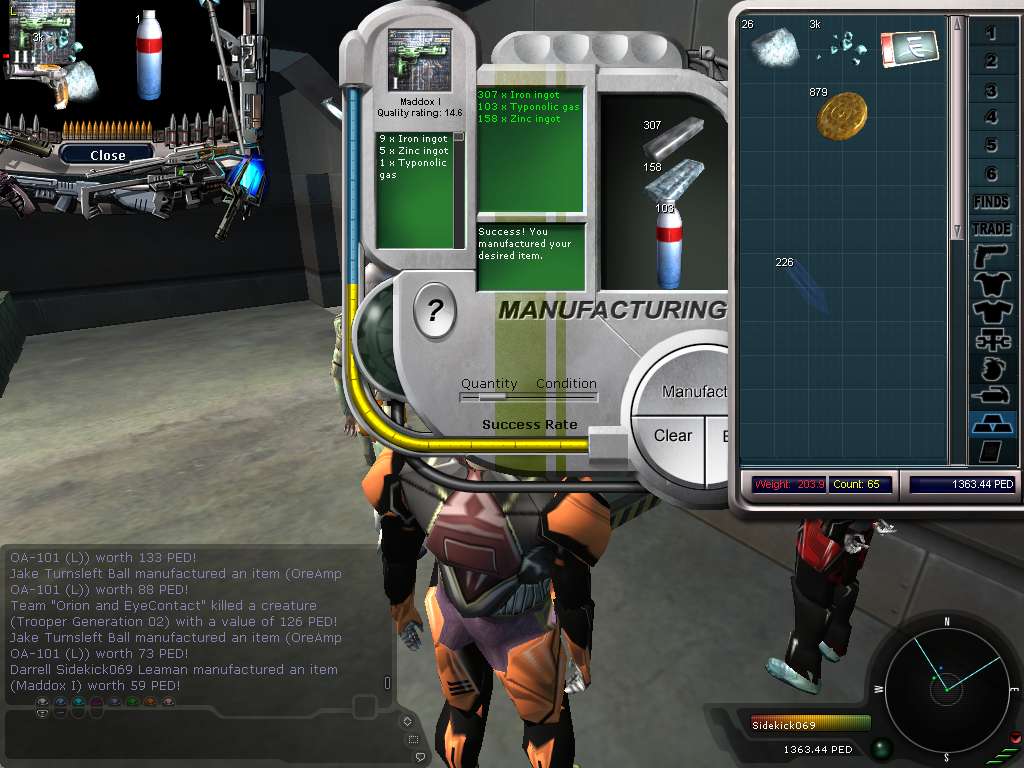Image resolution: width=1024 pixels, height=768 pixels.
Task: Select the Maddox I blueprint slot
Action: pyautogui.click(x=419, y=60)
